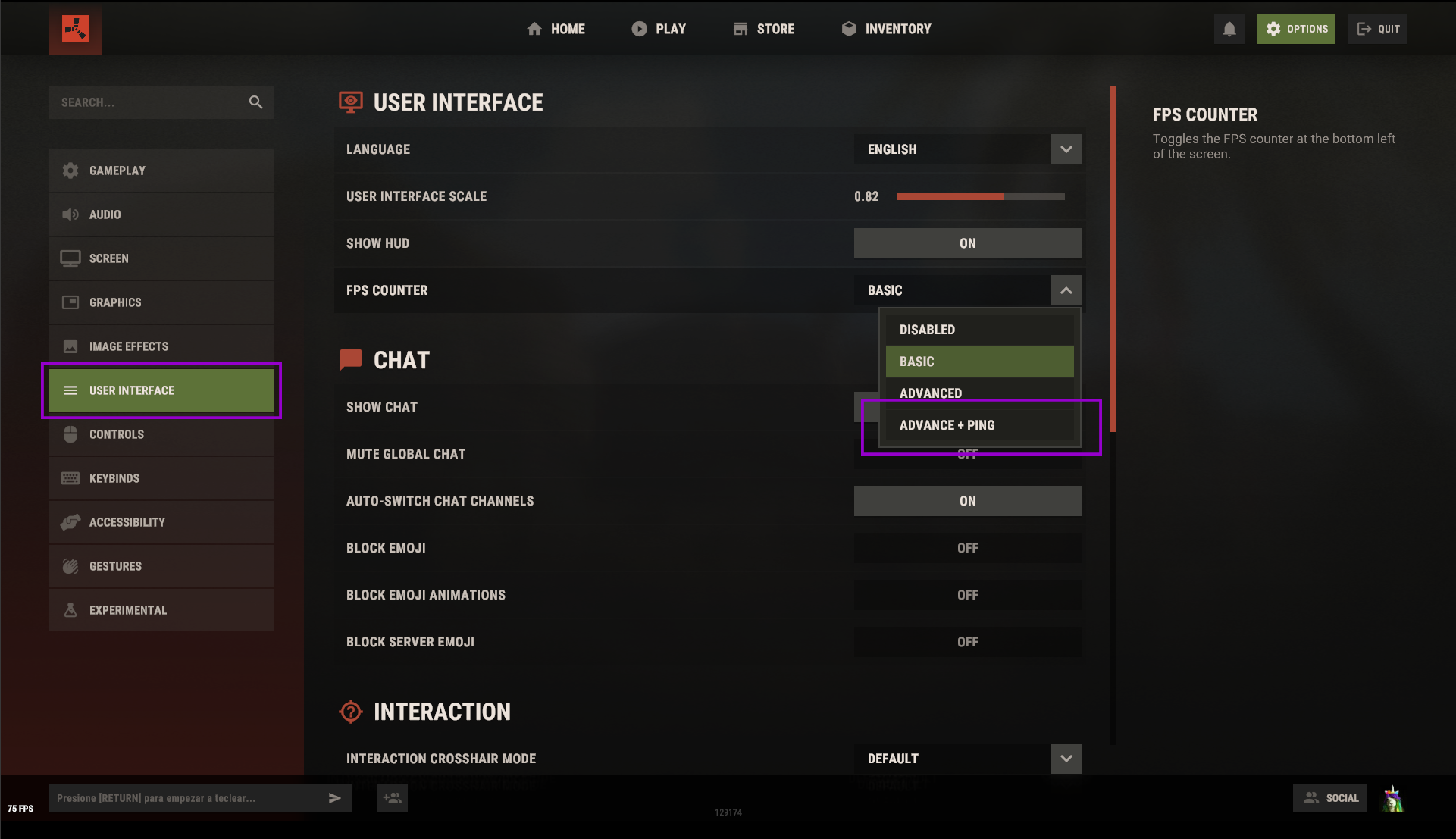Enable Mute Global Chat

coord(967,453)
